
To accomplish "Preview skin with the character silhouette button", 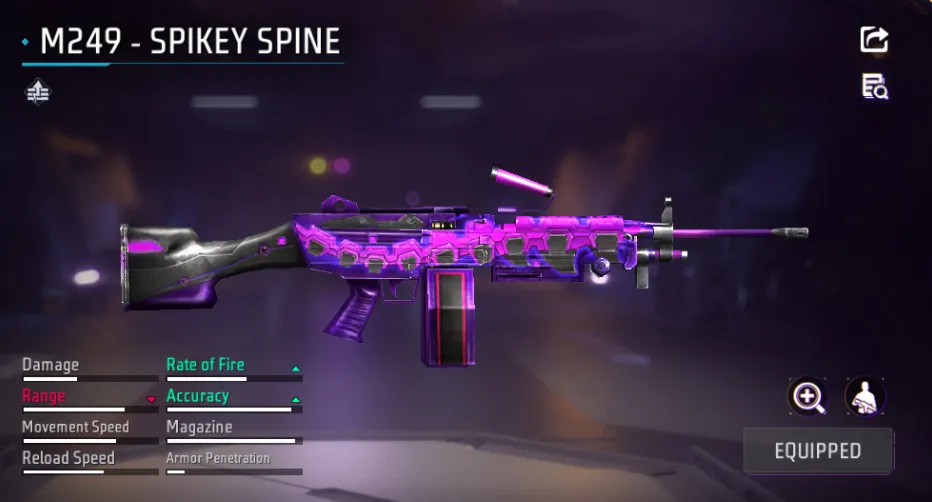I will click(x=864, y=397).
